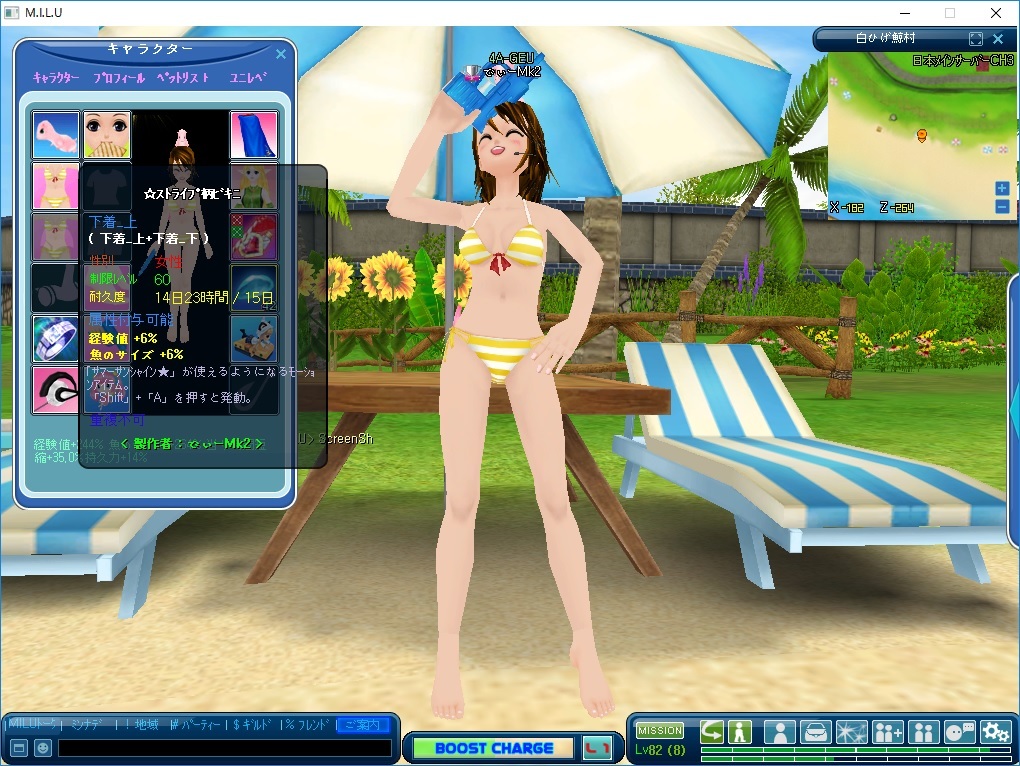The height and width of the screenshot is (766, 1020).
Task: Zoom out the minimap
Action: pos(1002,207)
